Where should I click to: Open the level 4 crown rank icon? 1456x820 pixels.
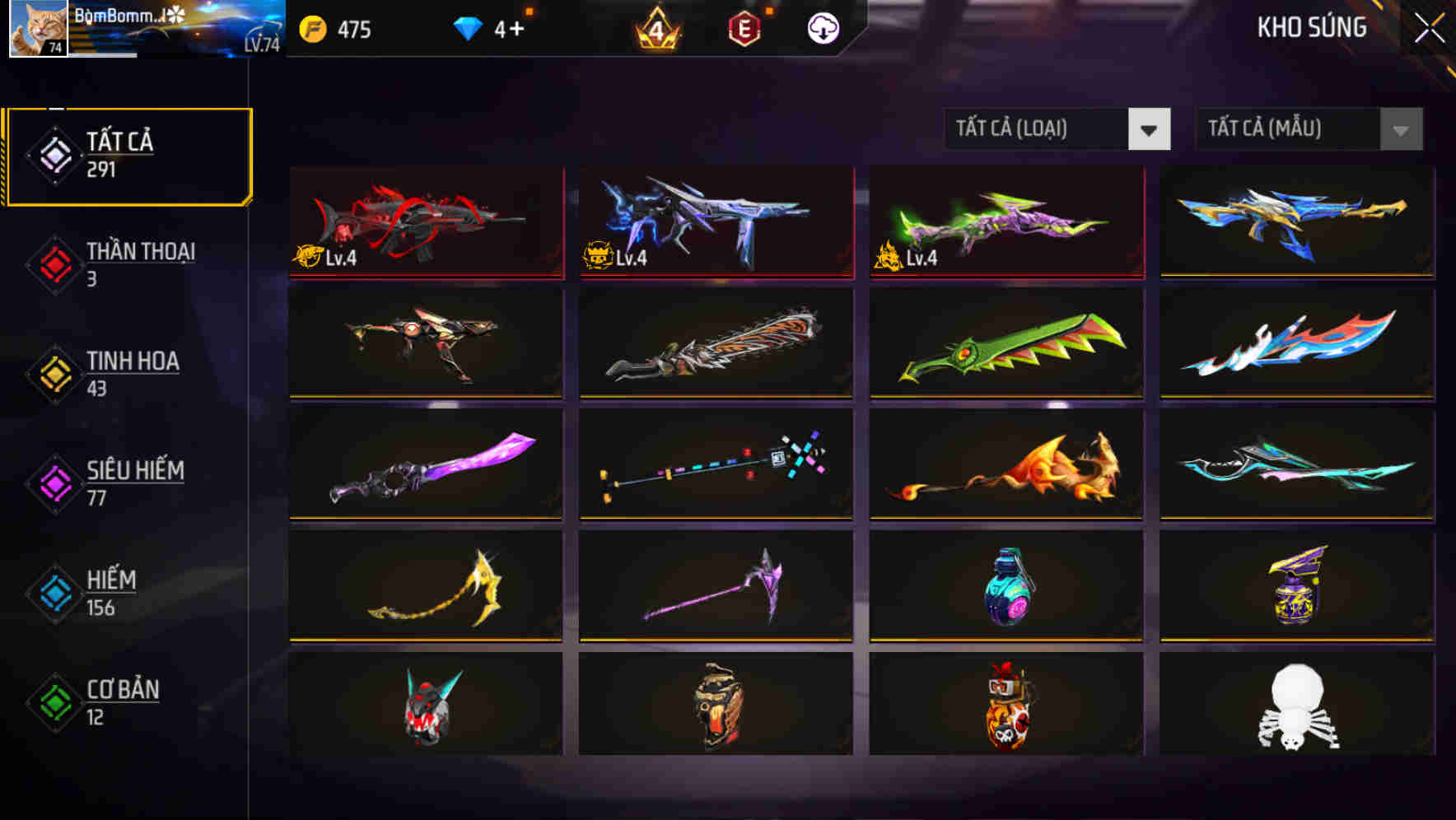coord(655,27)
